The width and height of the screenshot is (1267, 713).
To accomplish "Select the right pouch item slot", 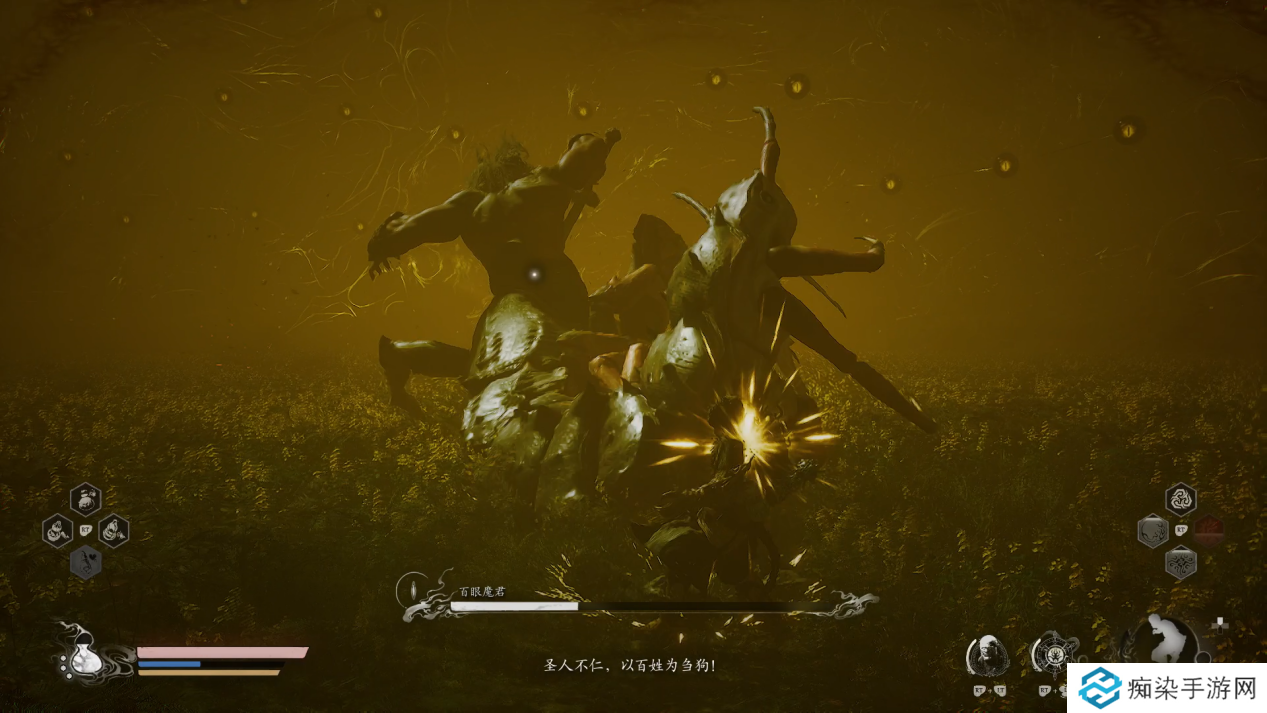I will 113,530.
